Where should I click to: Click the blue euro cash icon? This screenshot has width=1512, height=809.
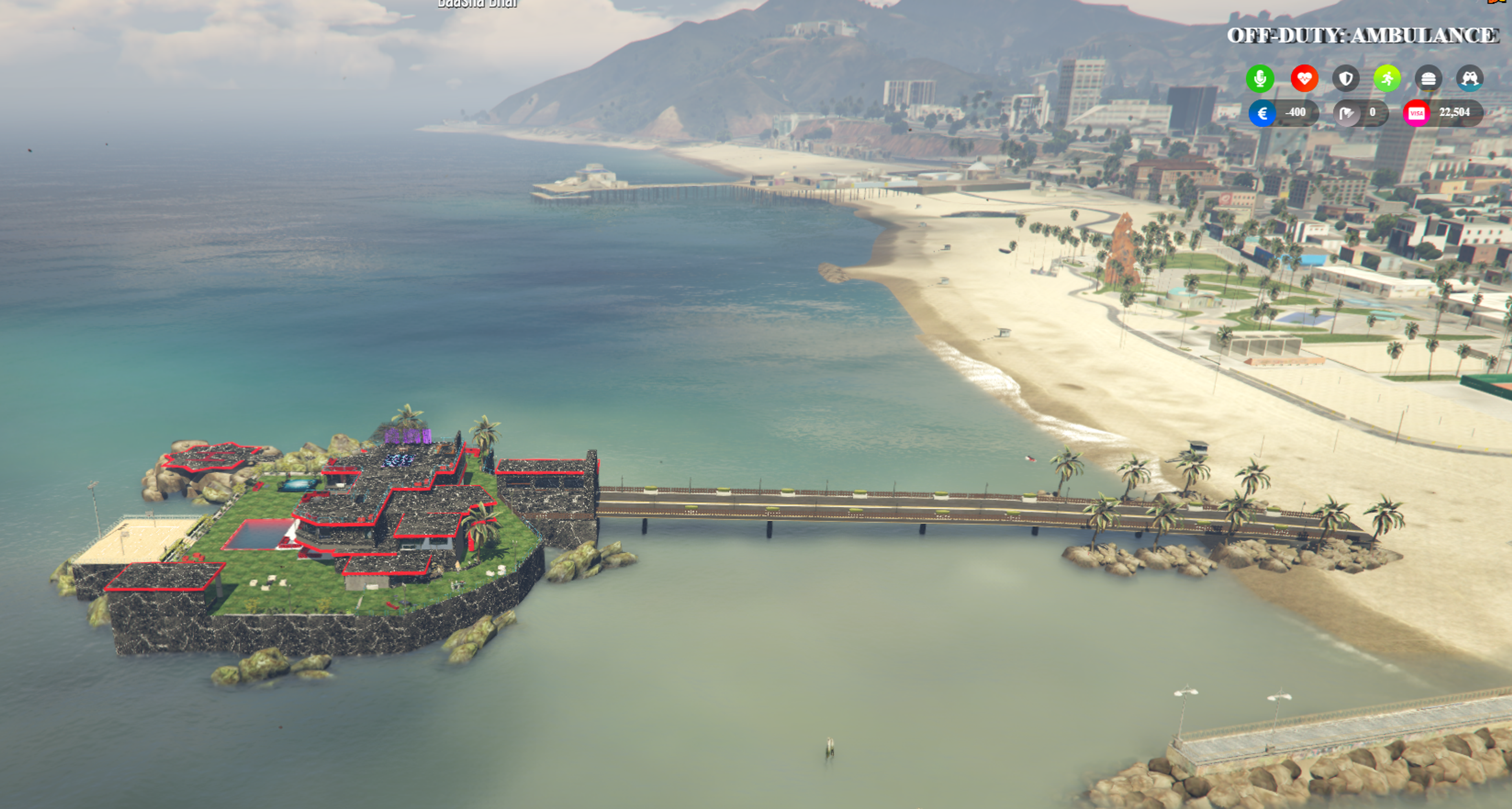(1262, 113)
